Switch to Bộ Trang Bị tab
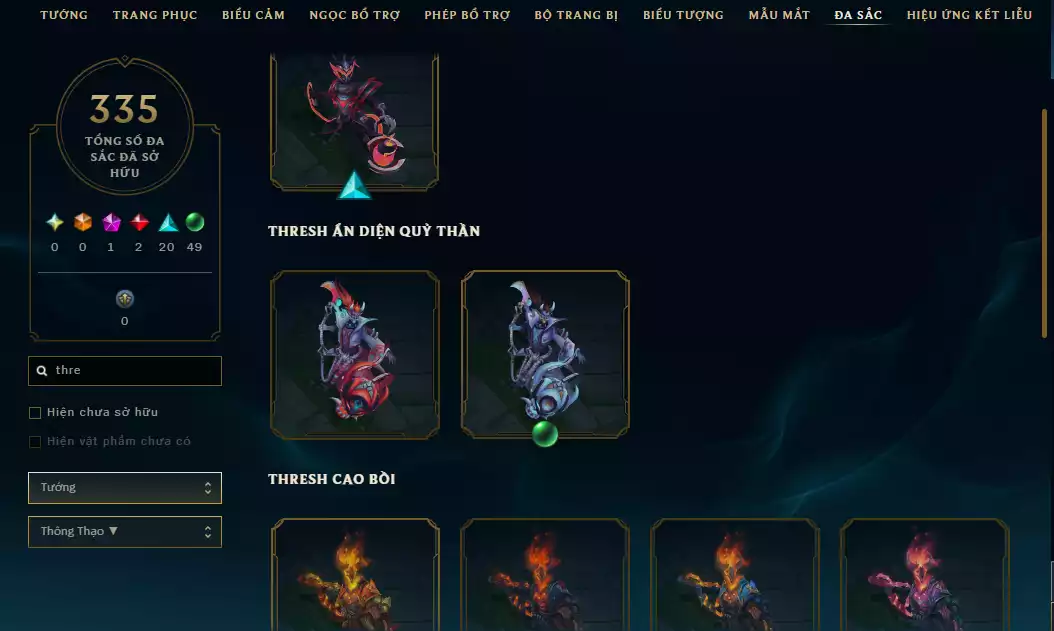This screenshot has width=1054, height=631. pos(576,15)
